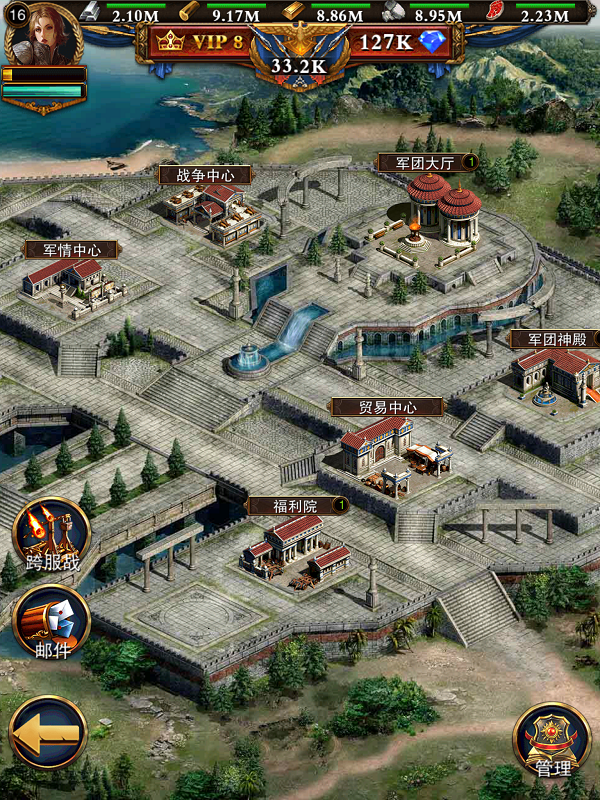Open the 军情中心 building label
Screen dimensions: 600x800
71,250
